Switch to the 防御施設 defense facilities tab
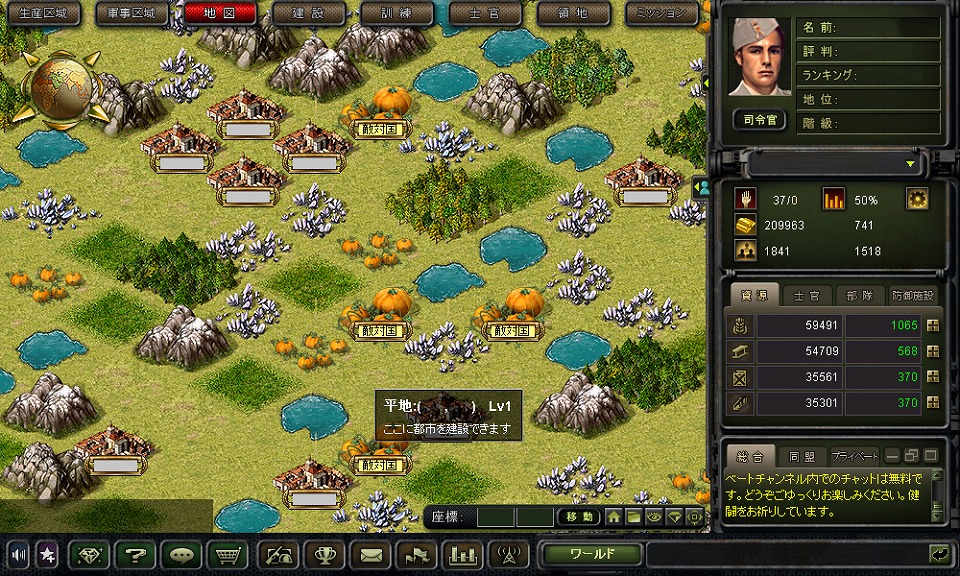Screen dimensions: 960x576 (x=912, y=296)
